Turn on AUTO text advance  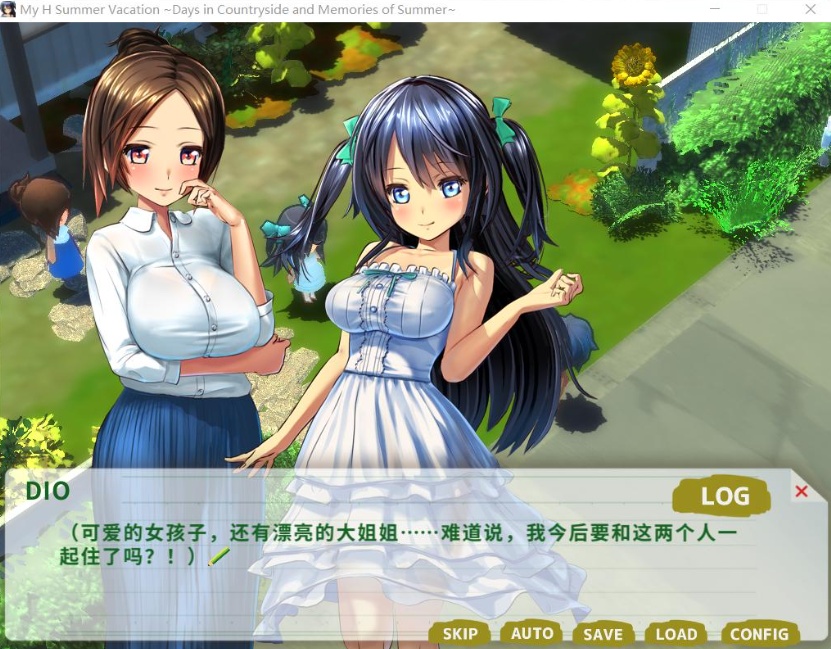532,633
